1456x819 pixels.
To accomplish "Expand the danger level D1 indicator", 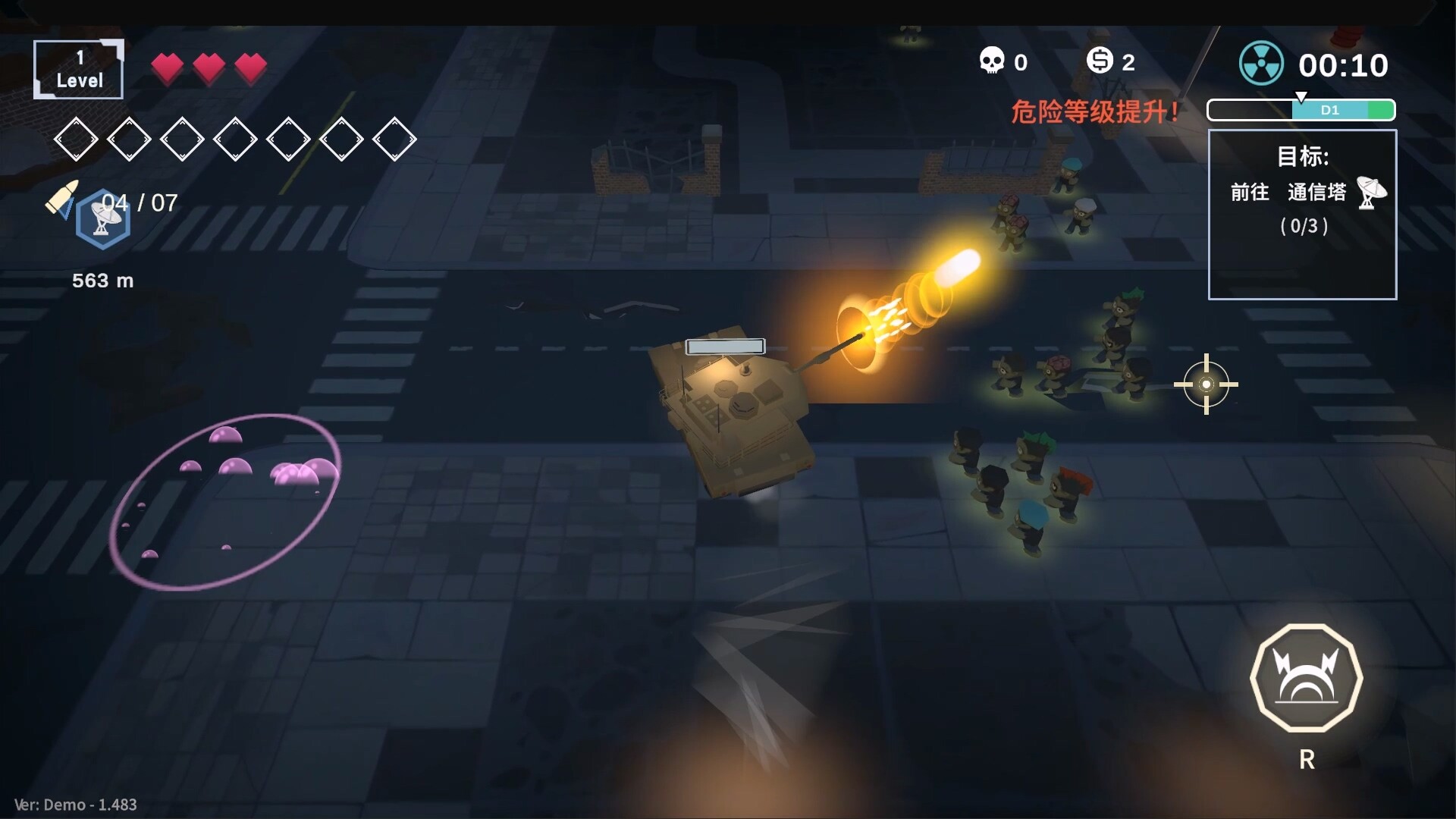I will (x=1329, y=110).
